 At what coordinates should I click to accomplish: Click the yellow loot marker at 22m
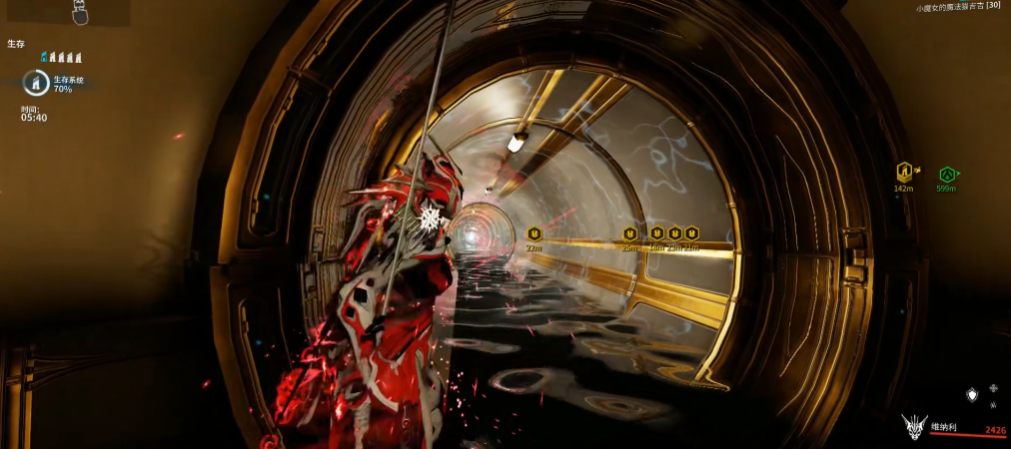[534, 234]
